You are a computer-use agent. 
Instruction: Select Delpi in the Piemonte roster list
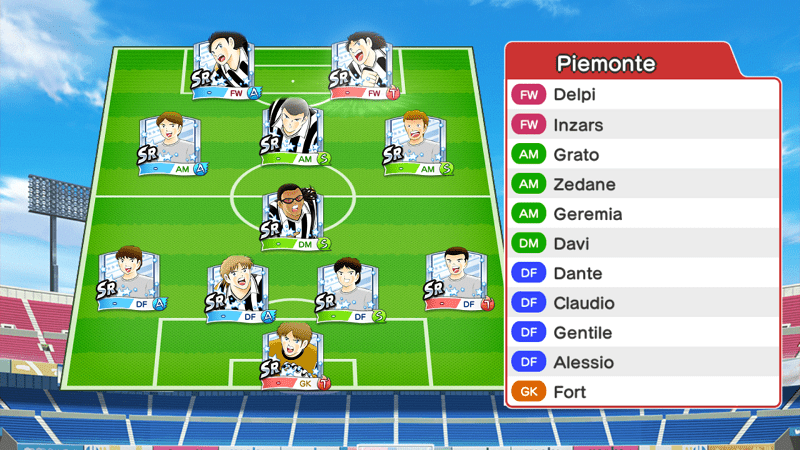coord(642,96)
